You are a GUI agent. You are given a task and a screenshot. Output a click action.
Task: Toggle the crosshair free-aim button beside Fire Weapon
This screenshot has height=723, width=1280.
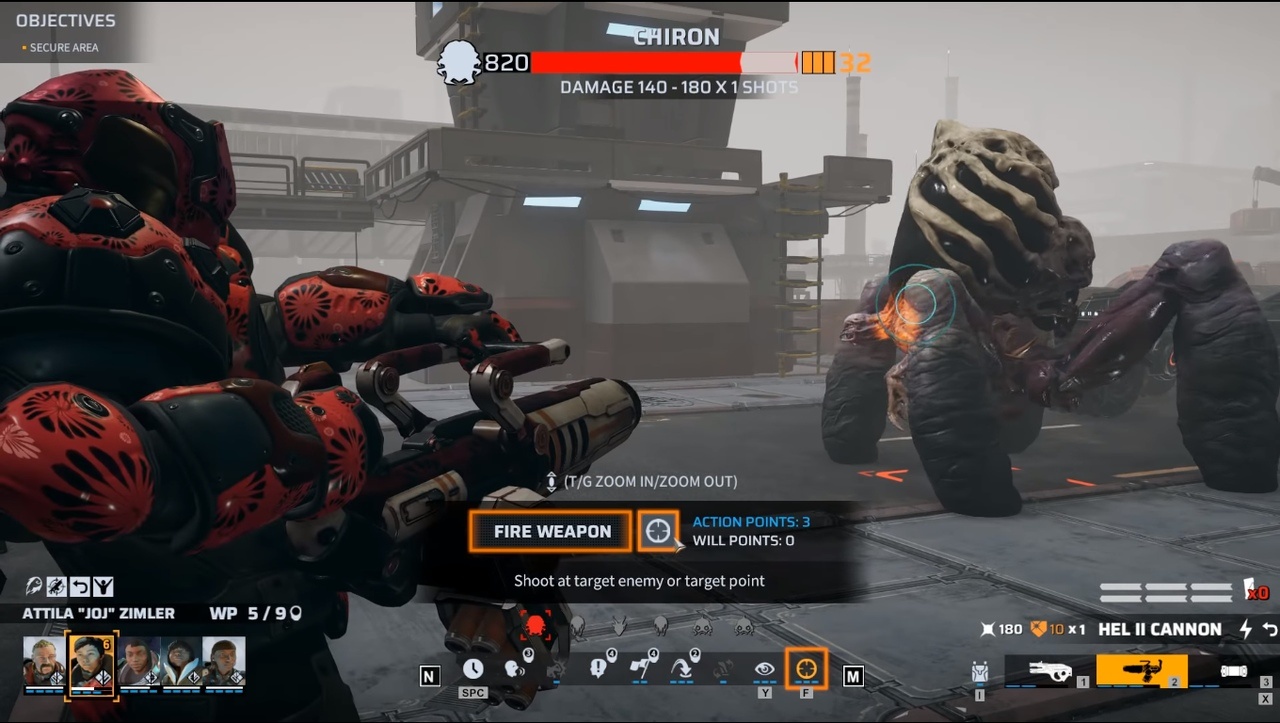click(658, 531)
